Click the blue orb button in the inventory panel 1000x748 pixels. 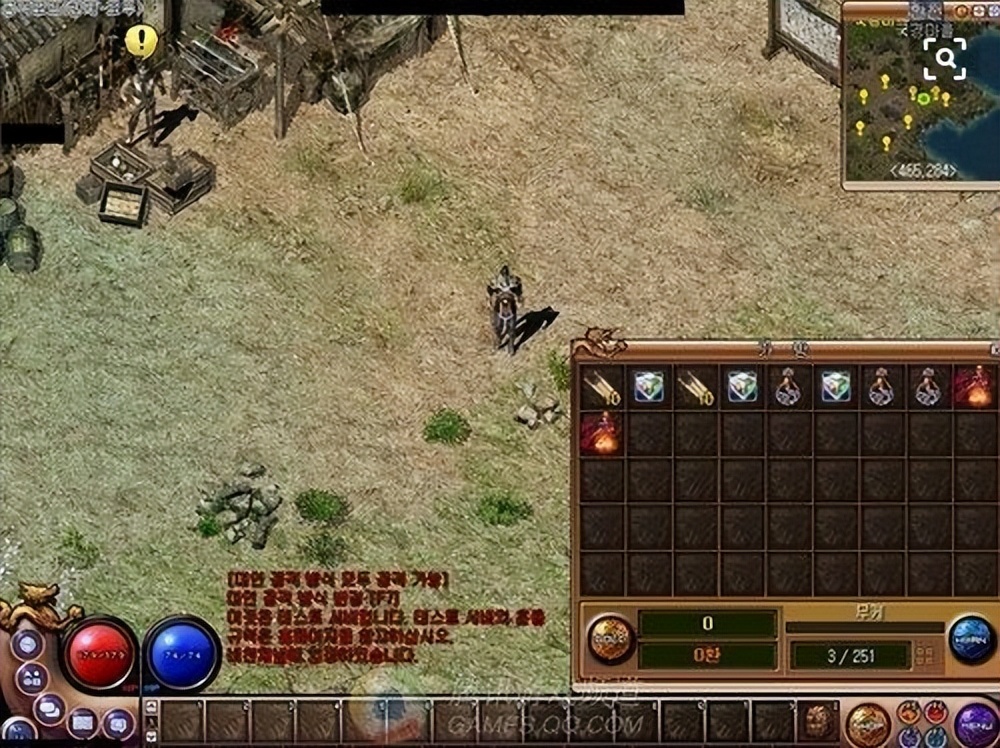click(x=972, y=638)
